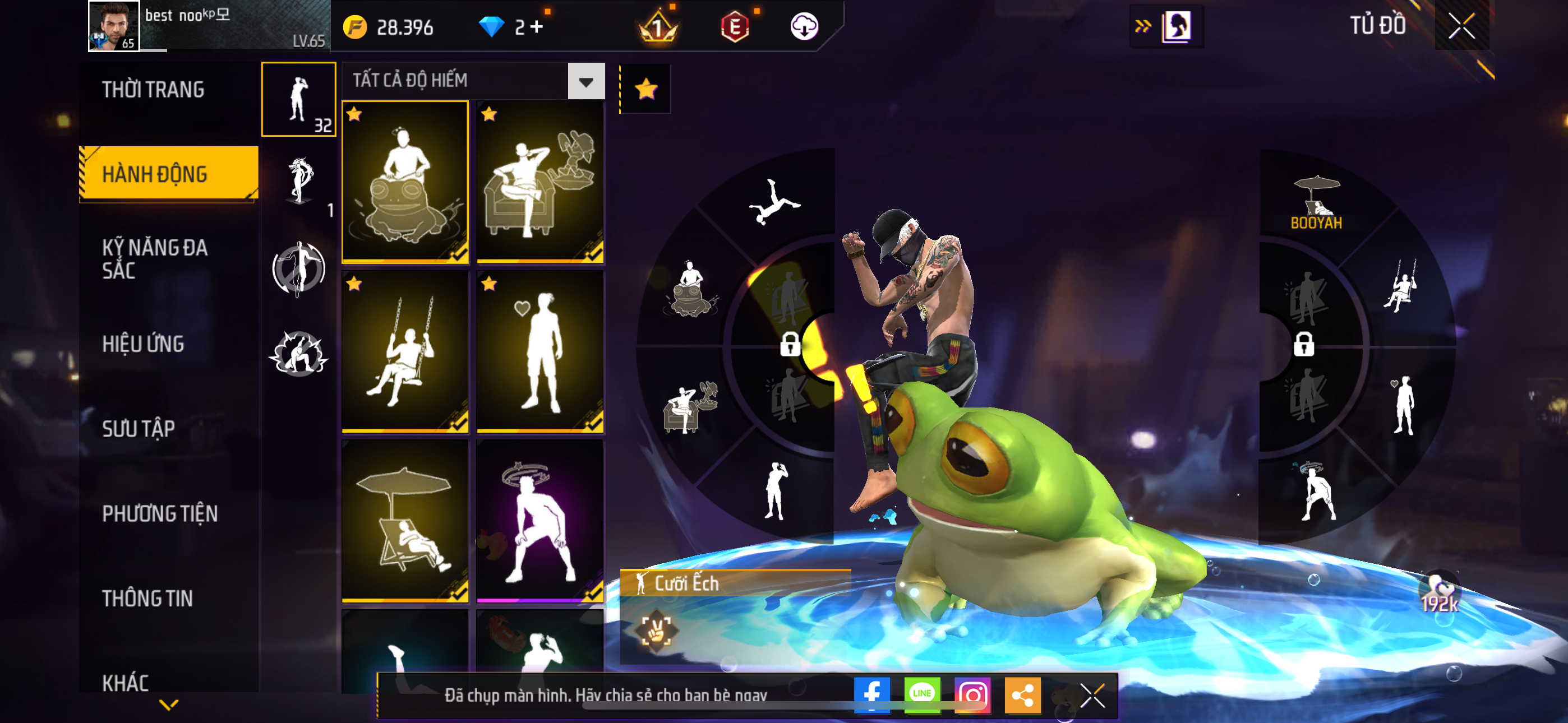Image resolution: width=1568 pixels, height=723 pixels.
Task: Open the Phương Tiện menu
Action: point(159,513)
